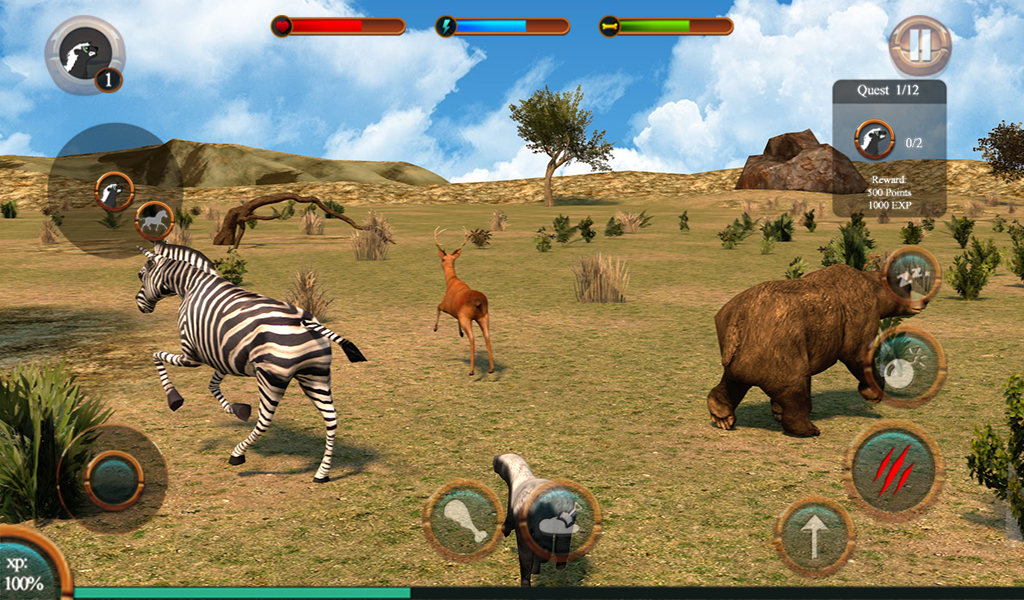This screenshot has width=1024, height=600.
Task: Open the xp 100% level badge
Action: point(28,570)
